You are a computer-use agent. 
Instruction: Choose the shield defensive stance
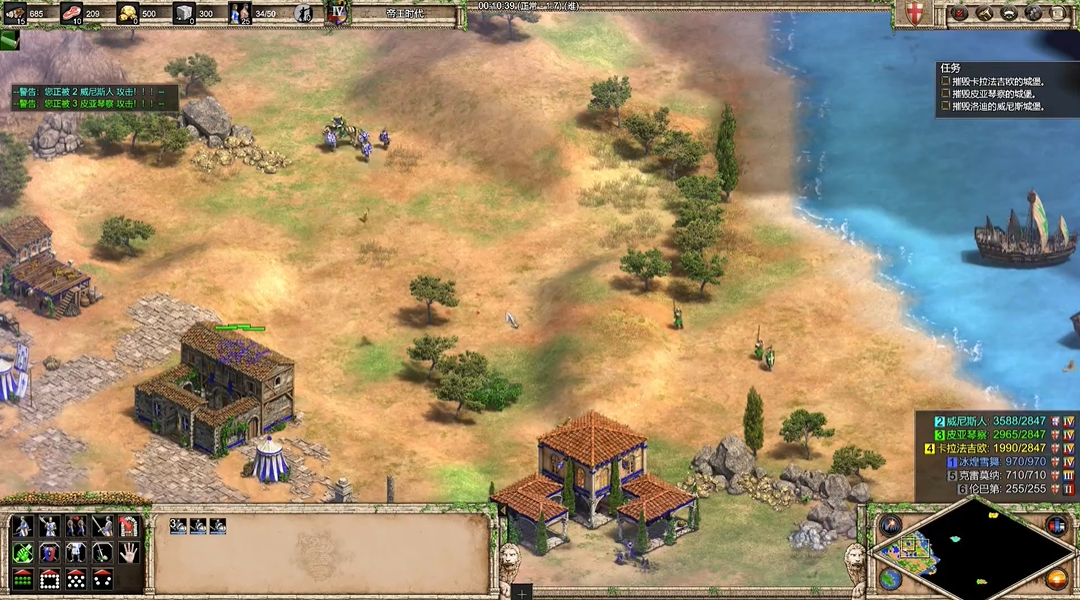click(x=48, y=552)
